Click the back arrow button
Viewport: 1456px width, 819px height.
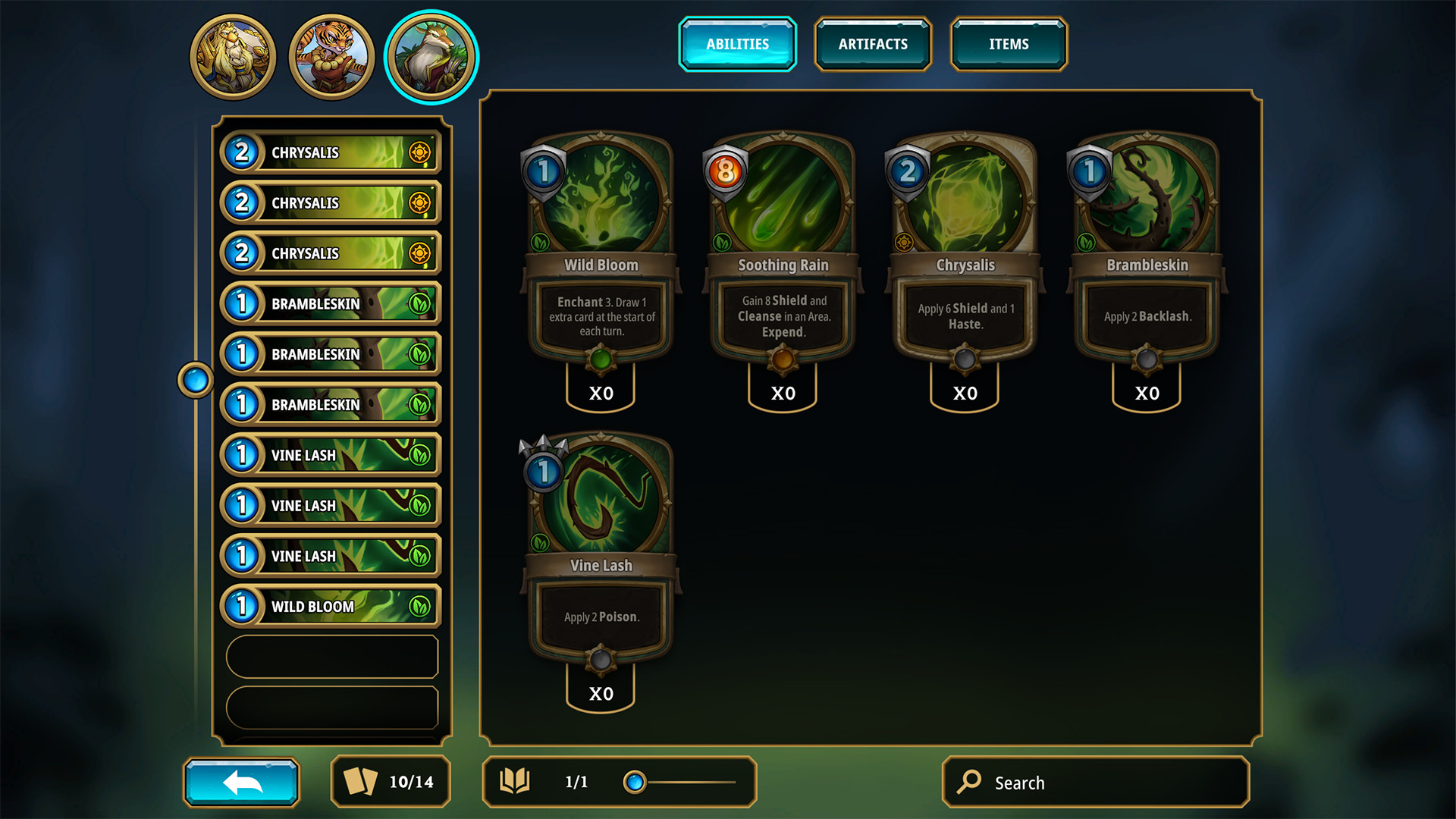(x=241, y=782)
